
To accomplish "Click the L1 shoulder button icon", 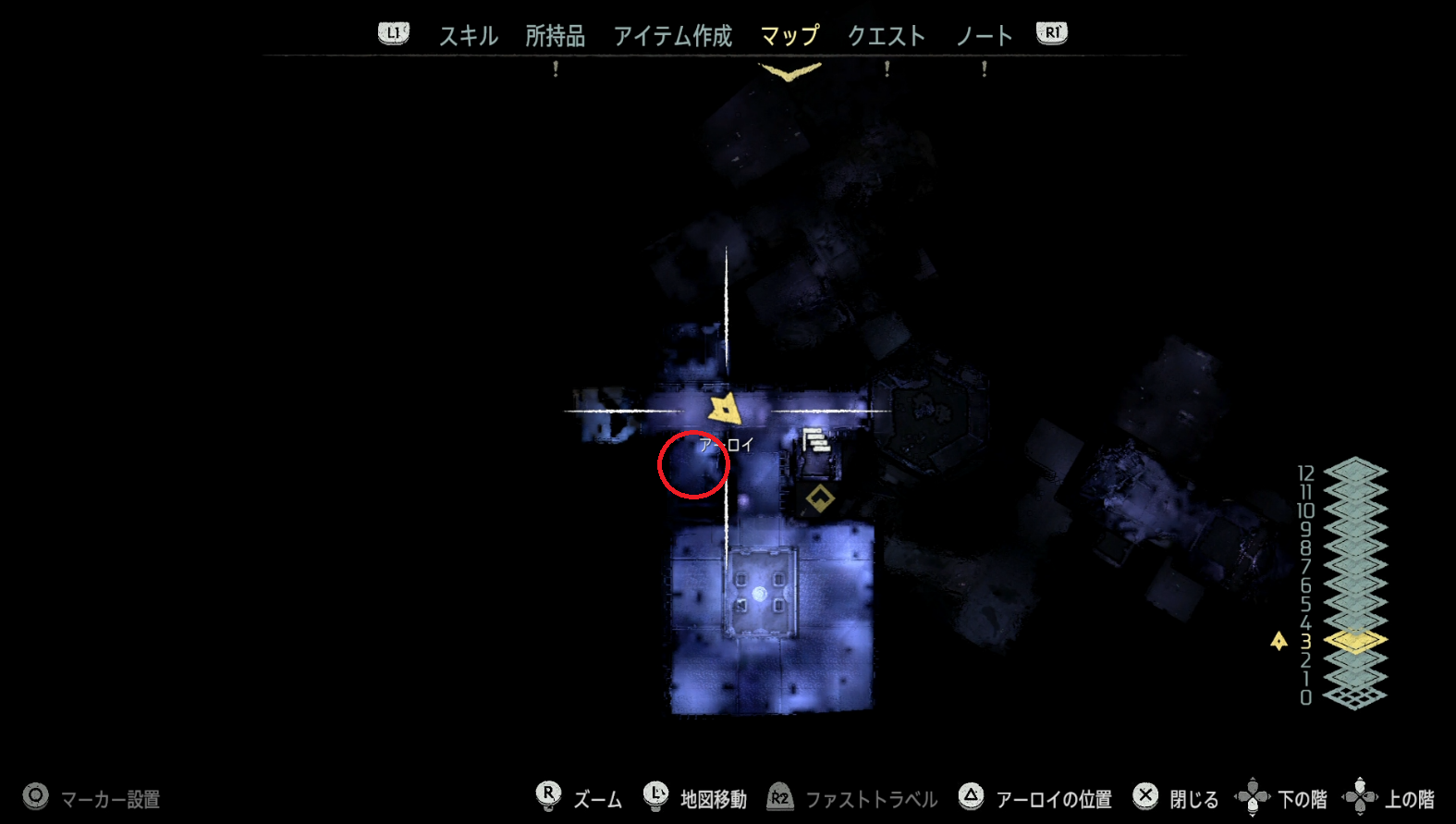I will 393,31.
